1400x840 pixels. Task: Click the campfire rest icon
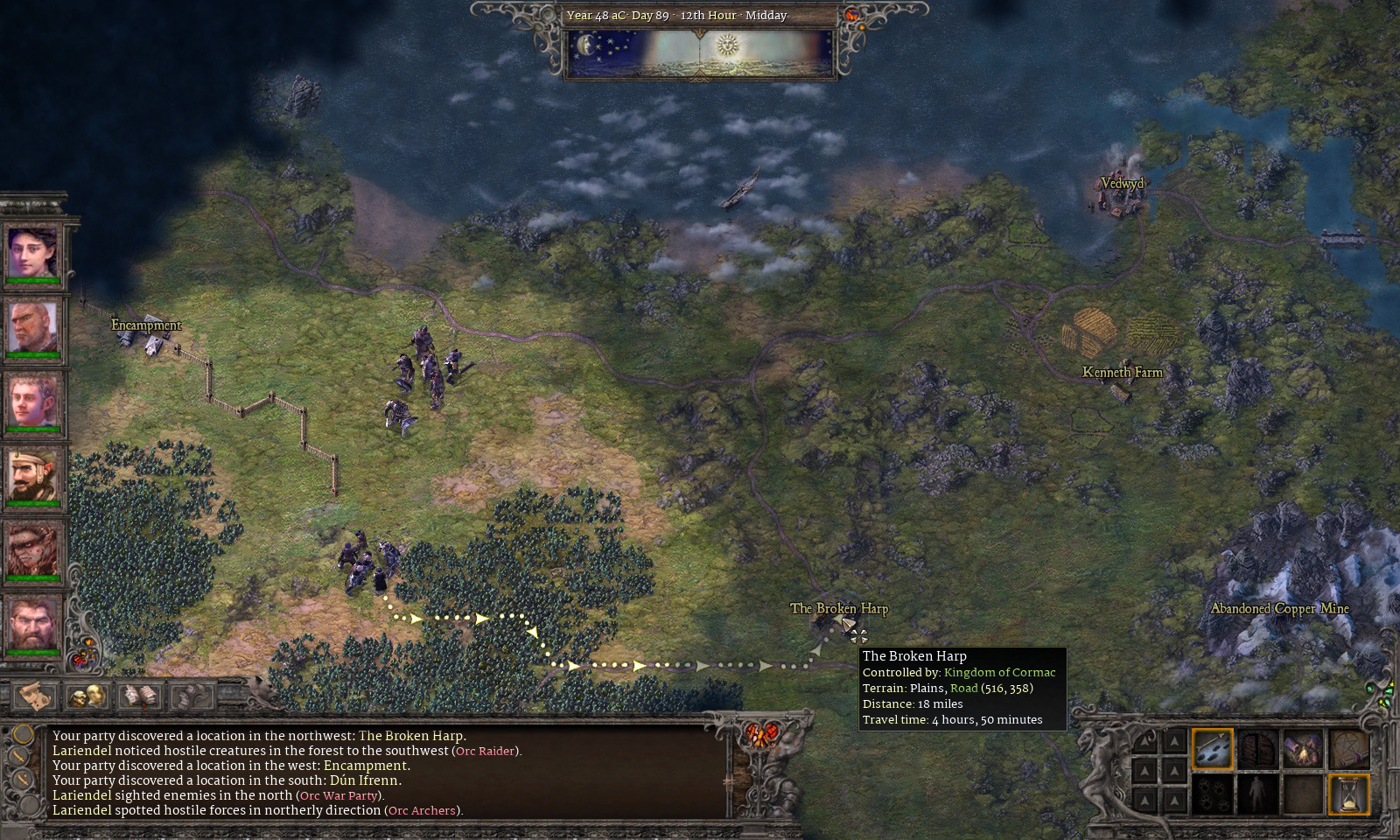point(1302,749)
